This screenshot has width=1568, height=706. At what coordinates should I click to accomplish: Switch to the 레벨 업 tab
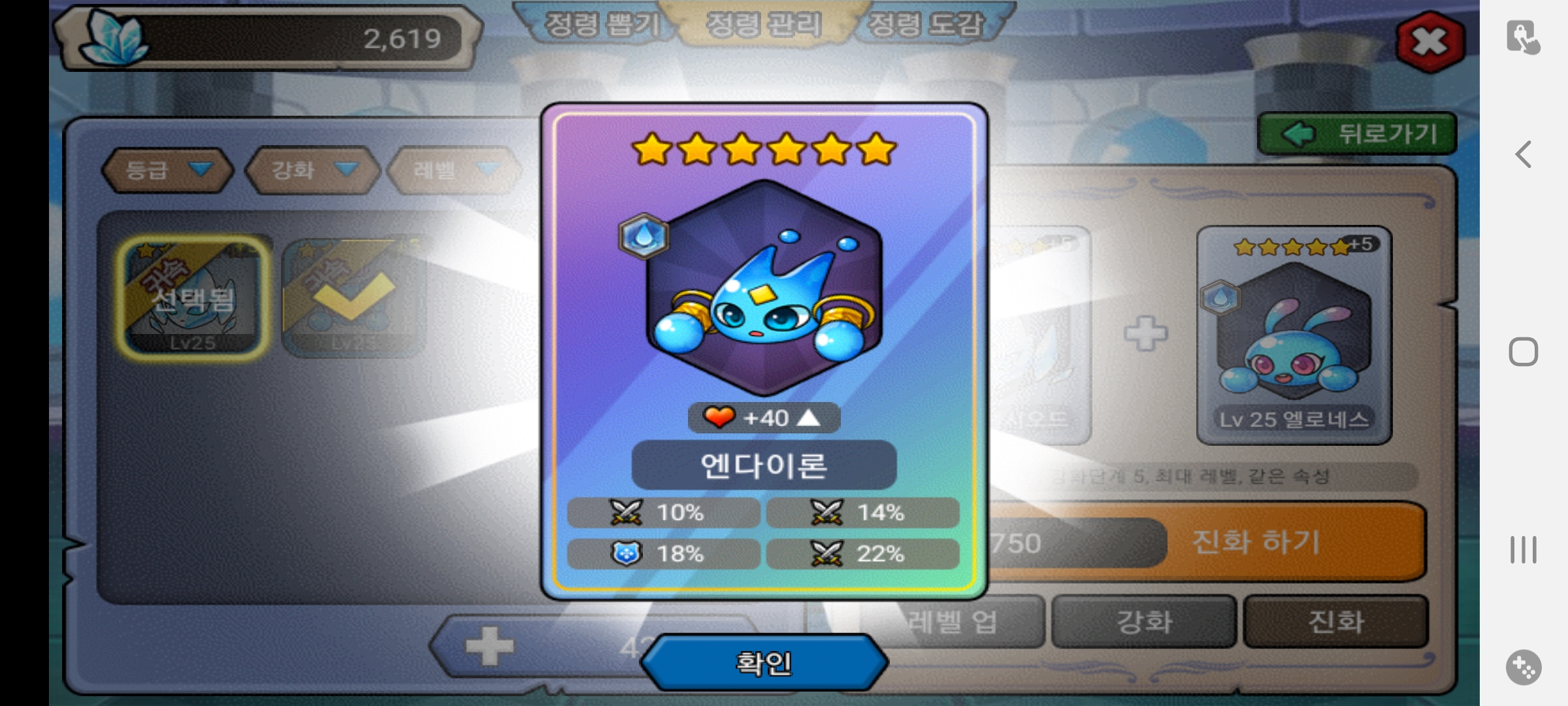pyautogui.click(x=951, y=622)
